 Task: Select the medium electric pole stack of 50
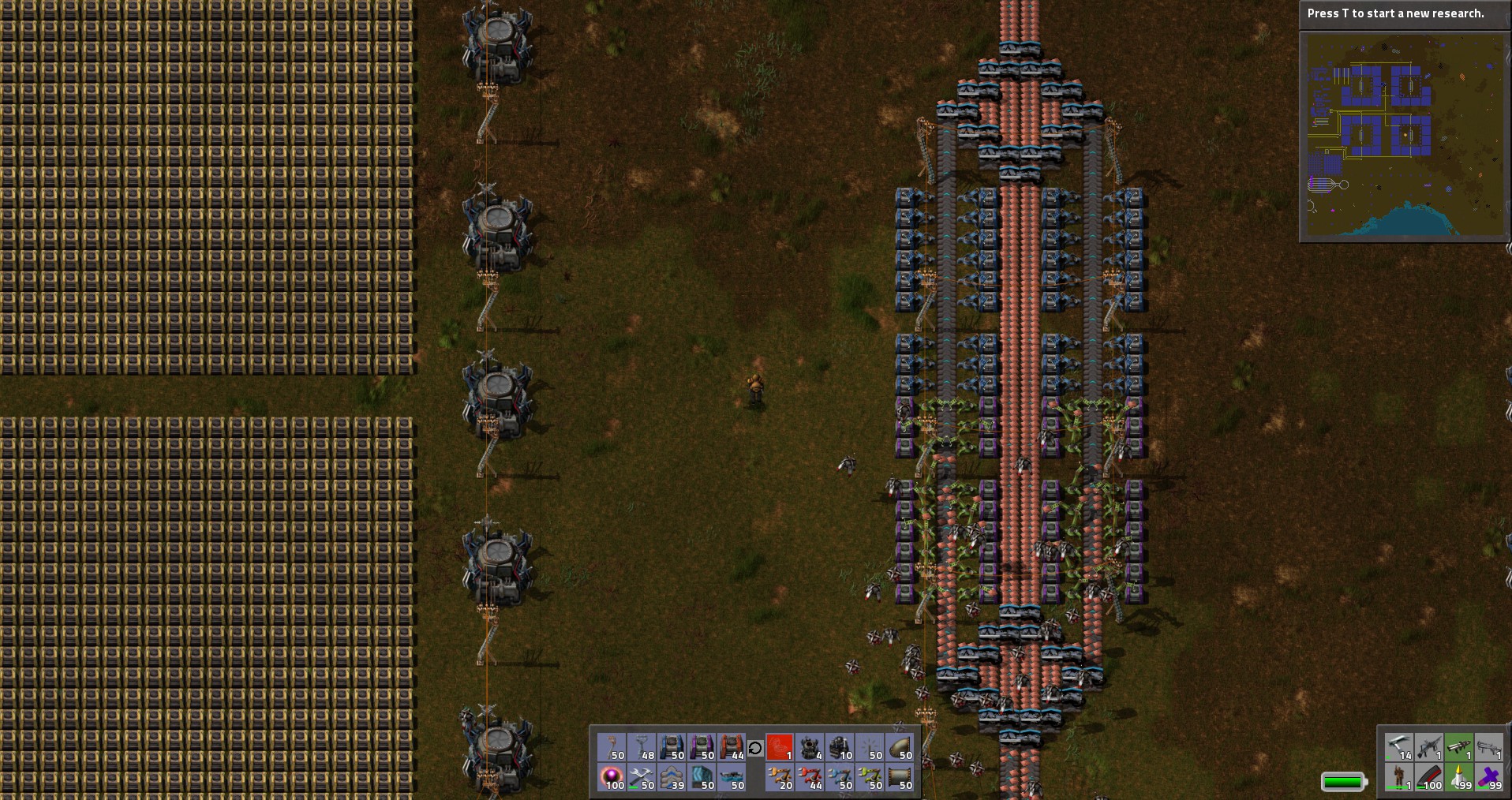pos(612,747)
